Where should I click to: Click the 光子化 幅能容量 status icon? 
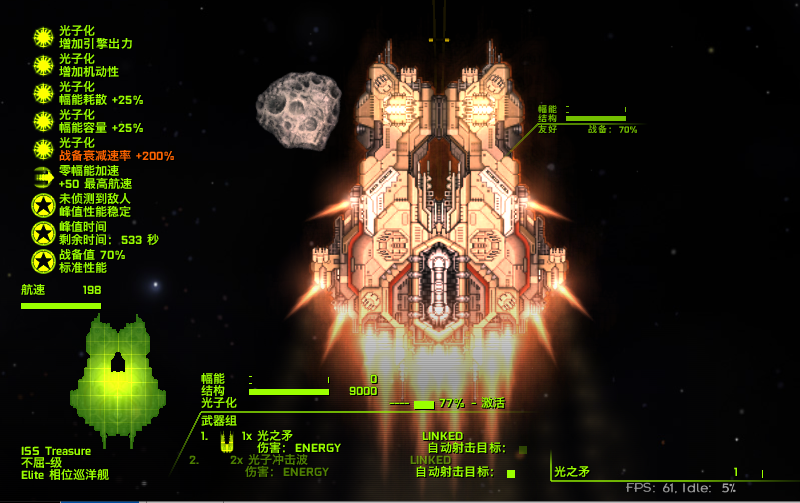coord(43,121)
